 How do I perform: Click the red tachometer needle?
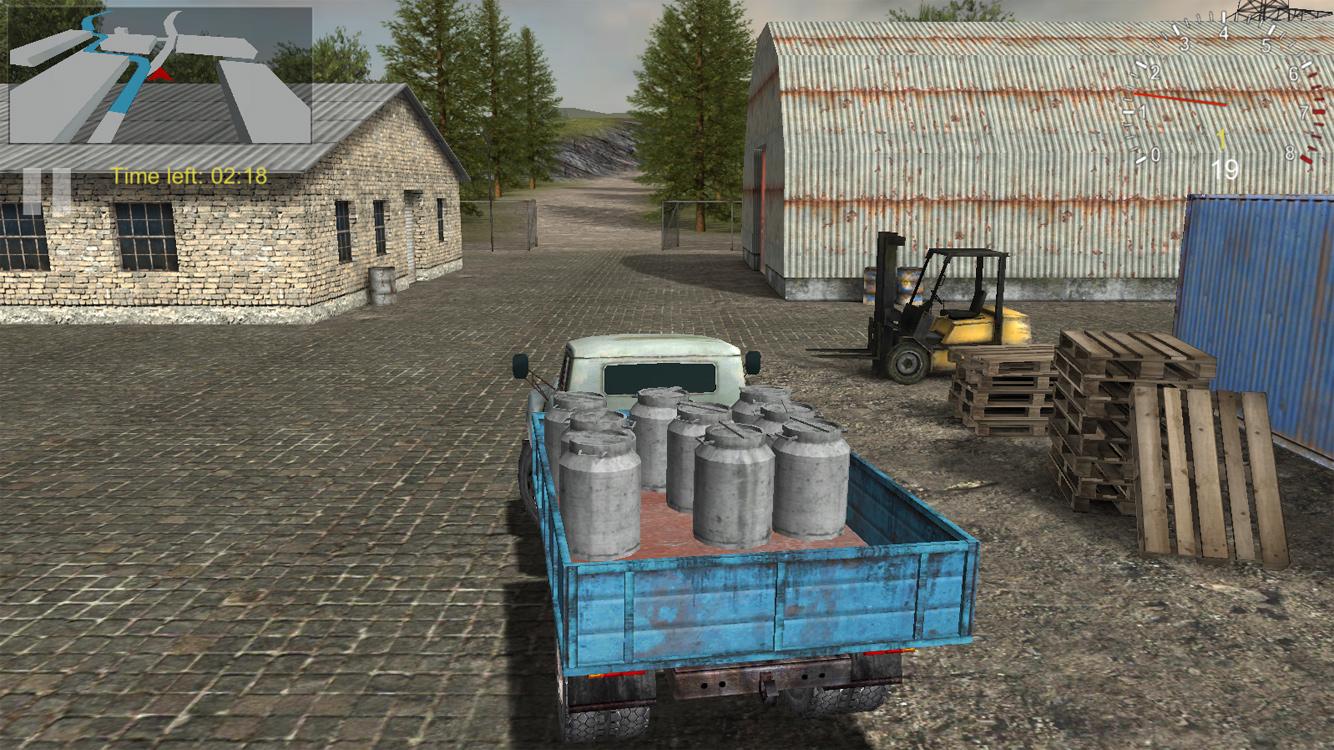1180,99
